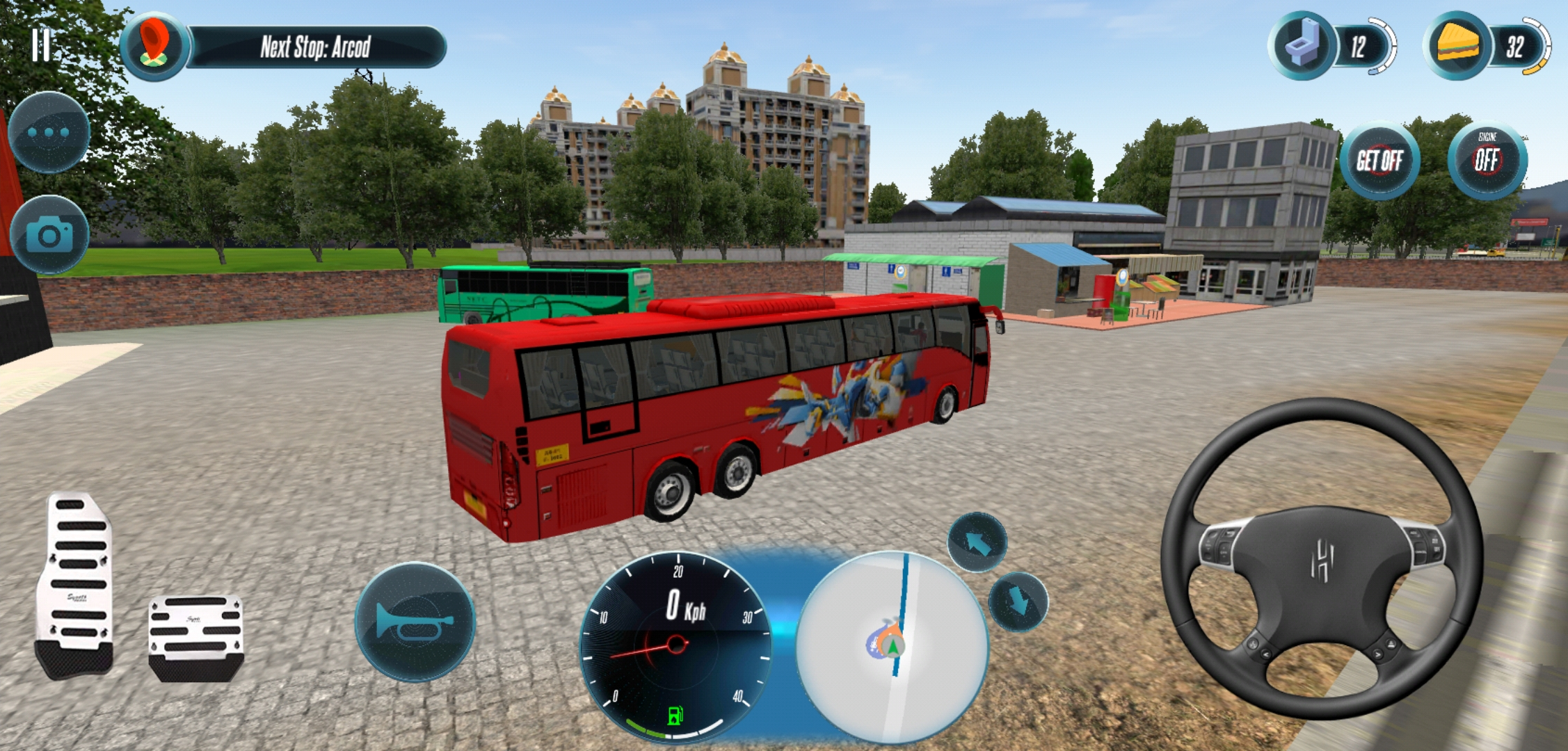1568x751 pixels.
Task: Pause the game
Action: point(41,46)
